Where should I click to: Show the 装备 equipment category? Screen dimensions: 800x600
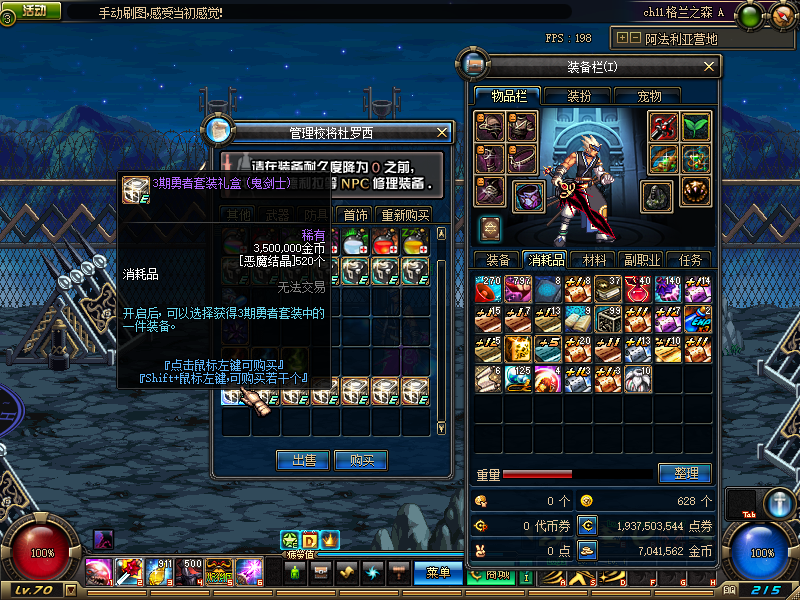click(497, 260)
